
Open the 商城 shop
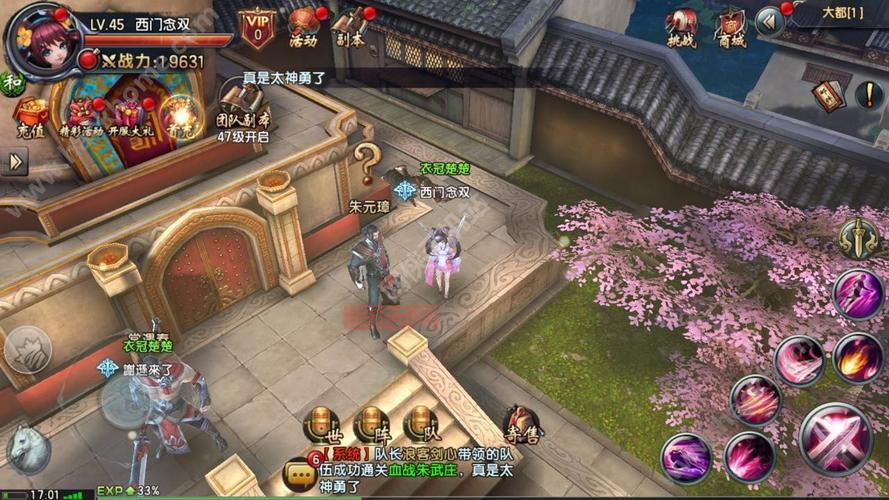(732, 28)
